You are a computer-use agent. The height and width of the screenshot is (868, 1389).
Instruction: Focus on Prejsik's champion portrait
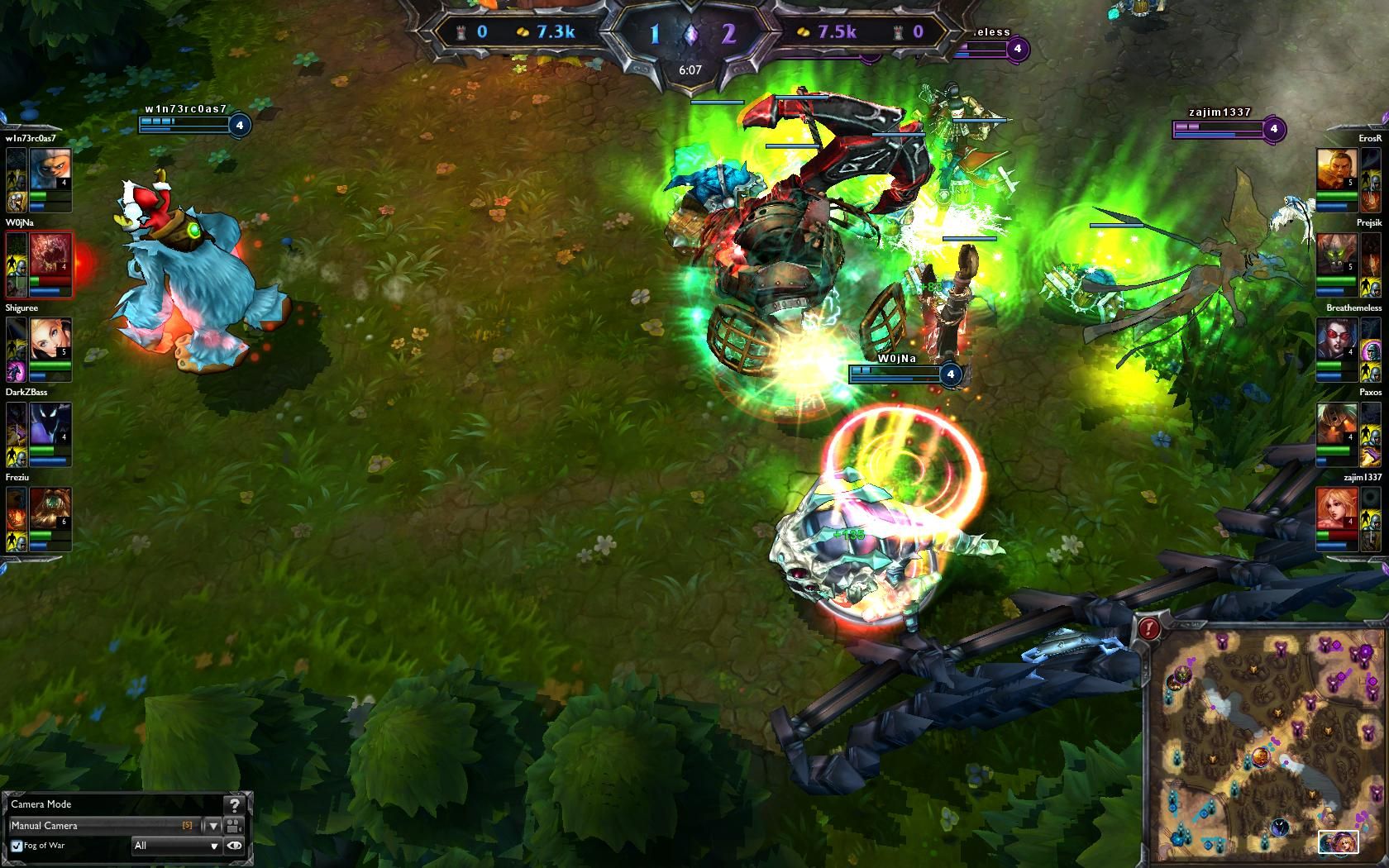[1336, 255]
